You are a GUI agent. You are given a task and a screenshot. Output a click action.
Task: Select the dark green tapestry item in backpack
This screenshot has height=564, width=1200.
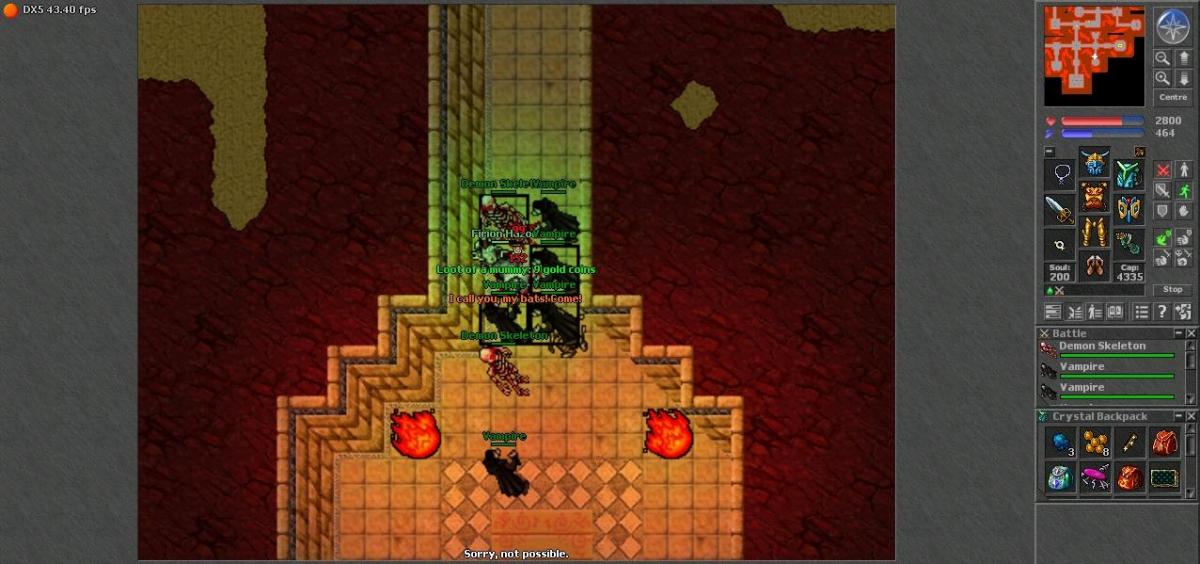pos(1163,477)
